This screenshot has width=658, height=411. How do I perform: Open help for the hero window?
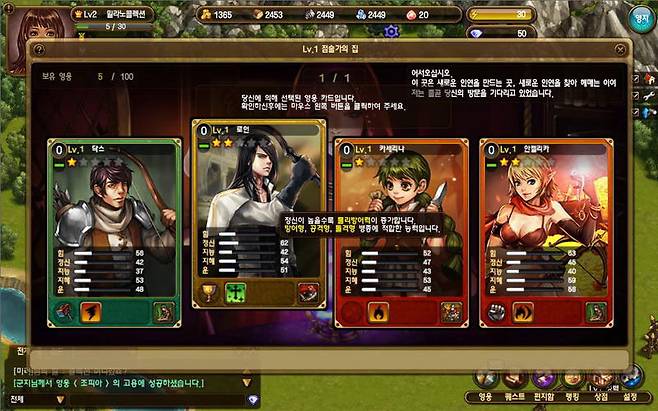[x=39, y=49]
